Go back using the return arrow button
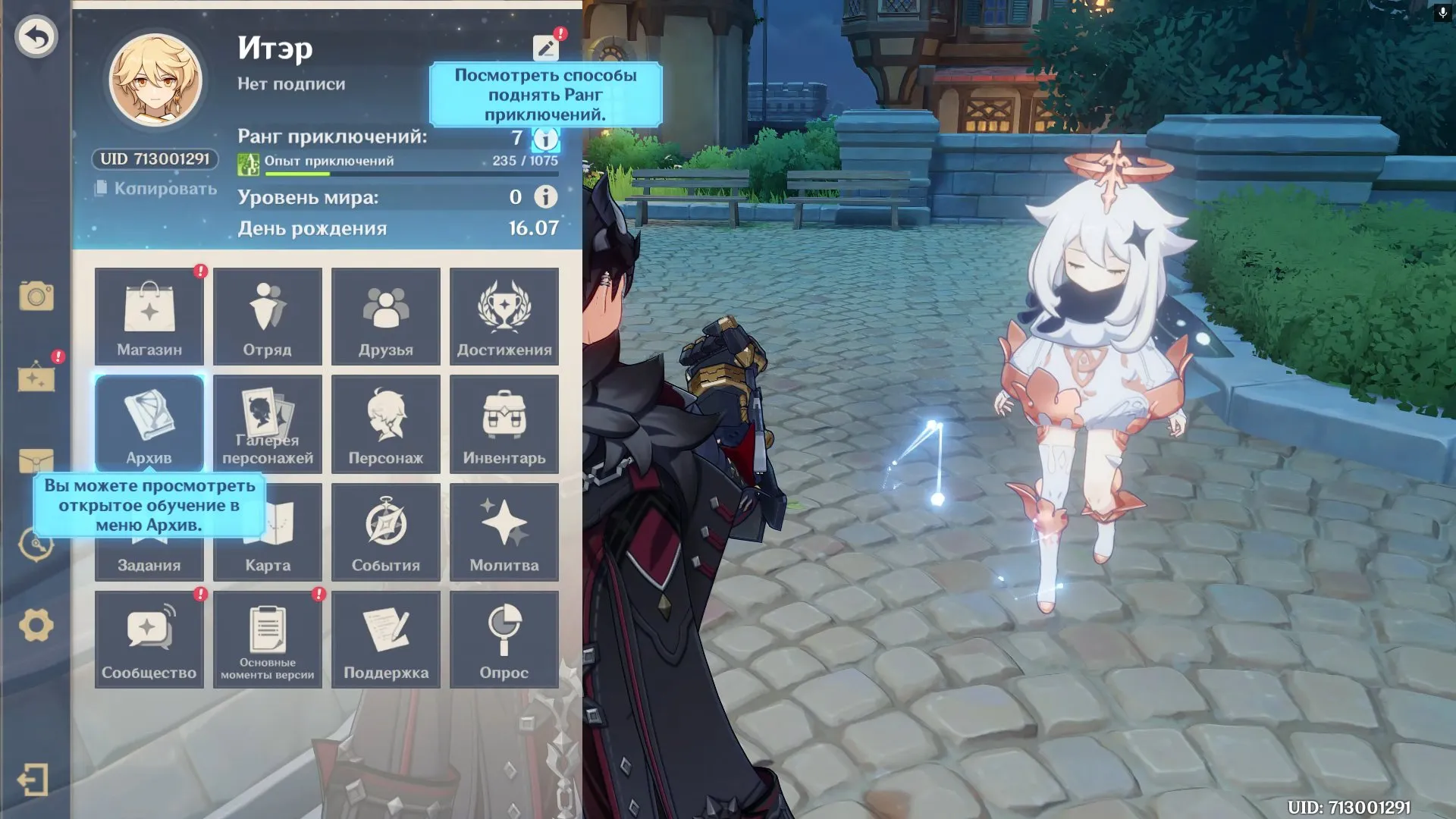 coord(36,36)
